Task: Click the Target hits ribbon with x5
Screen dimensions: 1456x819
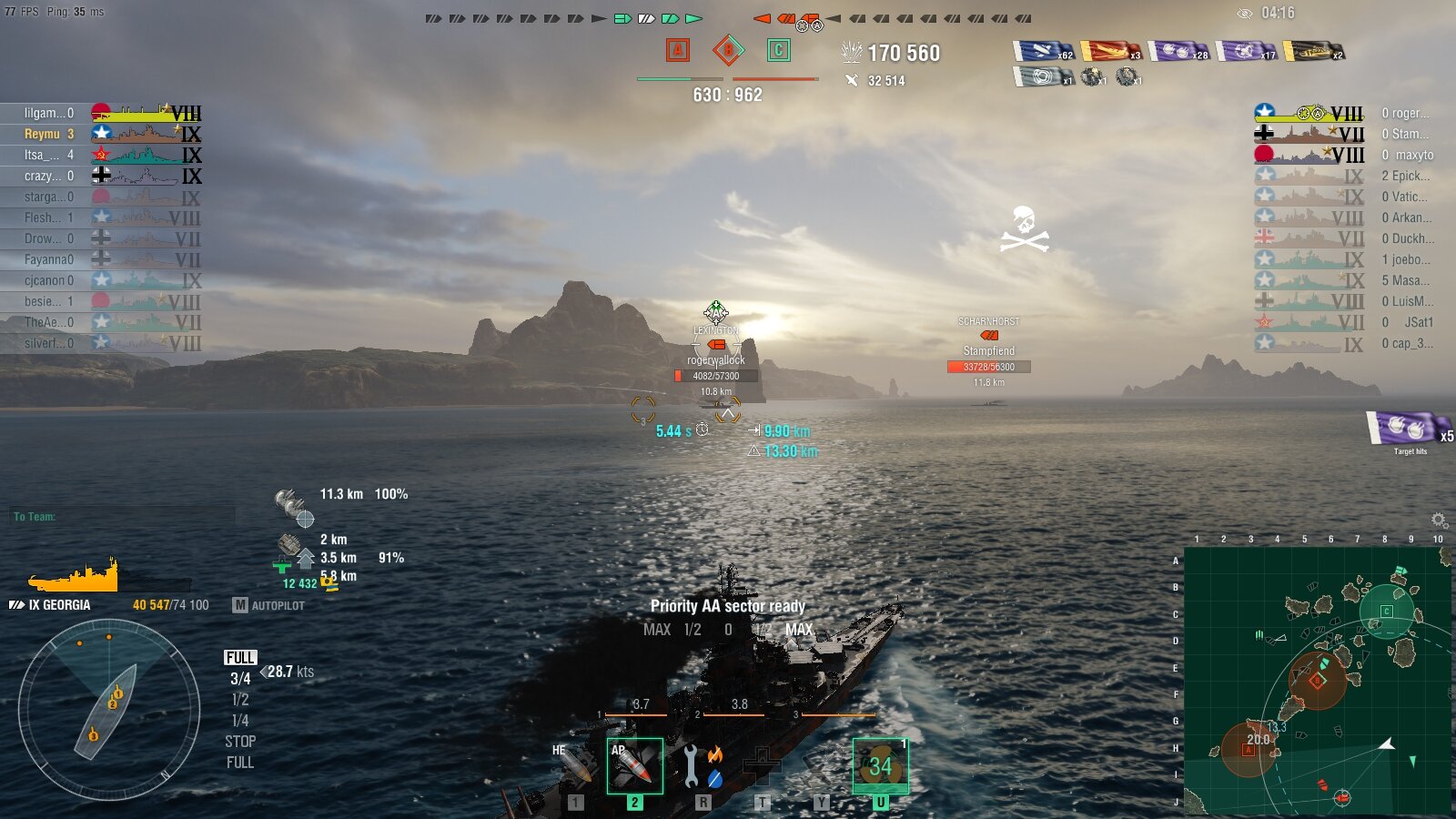Action: (1408, 429)
